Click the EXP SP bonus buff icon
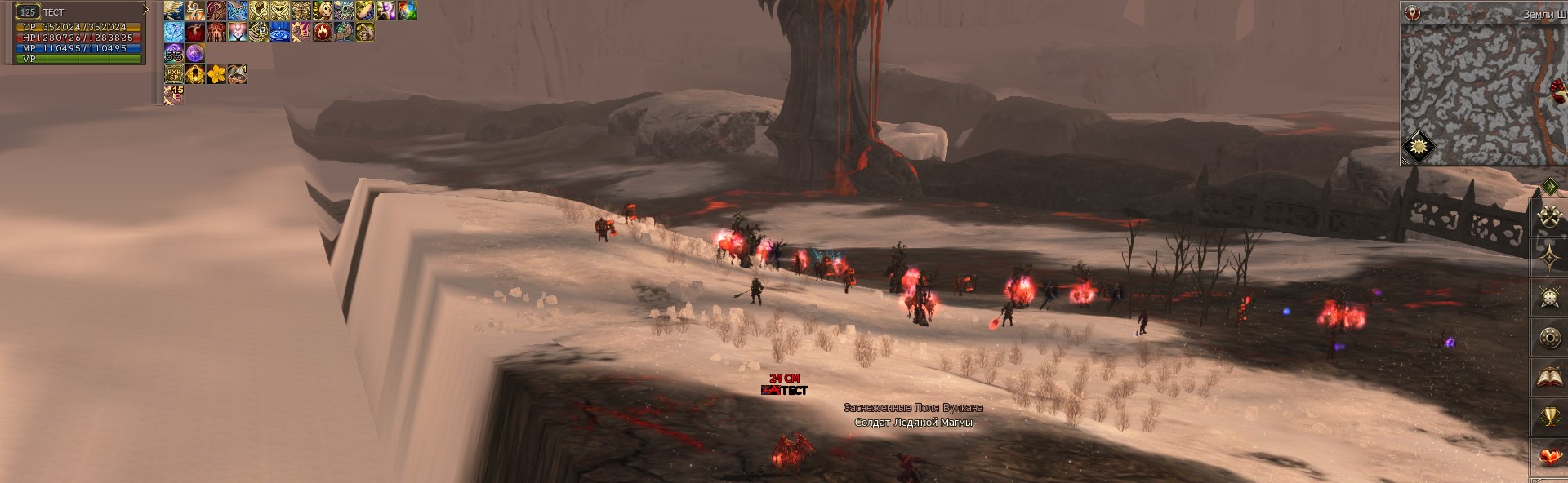 click(x=173, y=74)
